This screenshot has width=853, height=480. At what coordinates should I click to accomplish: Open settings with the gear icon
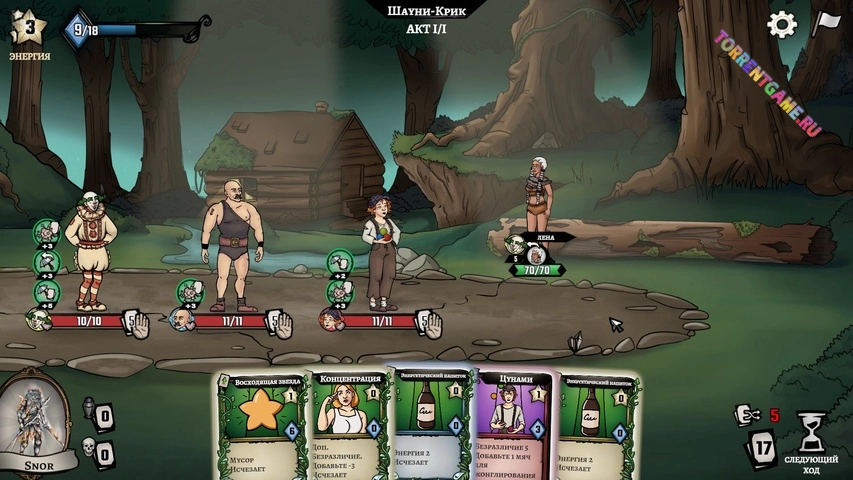tap(781, 25)
